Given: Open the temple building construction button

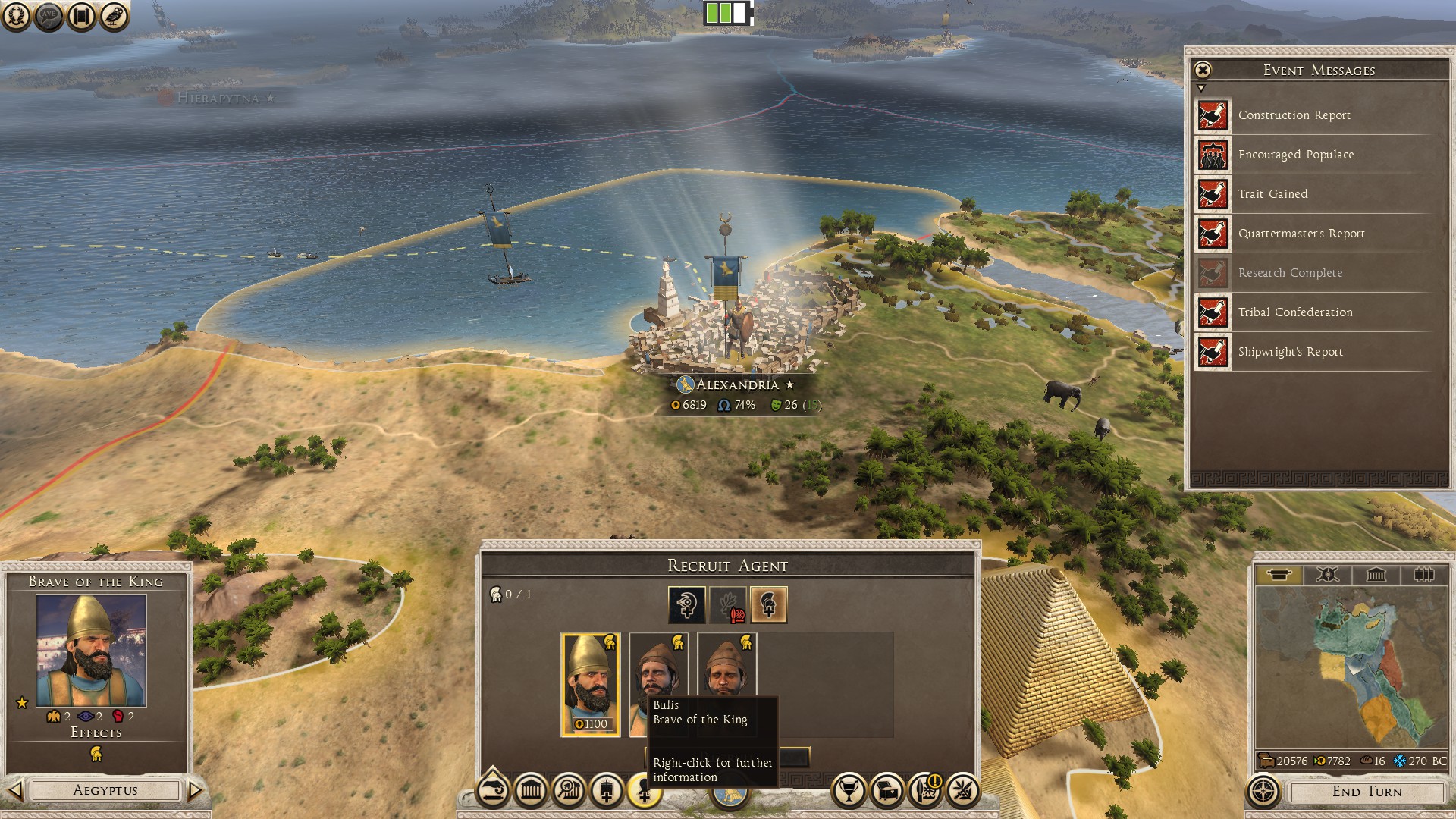Looking at the screenshot, I should point(531,791).
